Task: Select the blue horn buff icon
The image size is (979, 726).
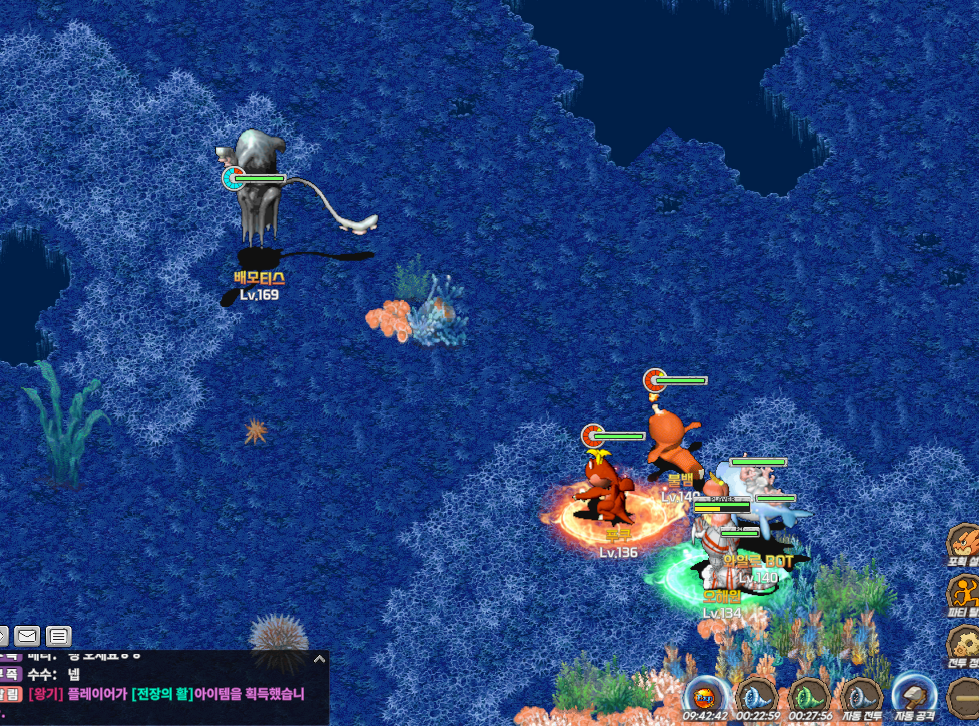Action: tap(756, 695)
